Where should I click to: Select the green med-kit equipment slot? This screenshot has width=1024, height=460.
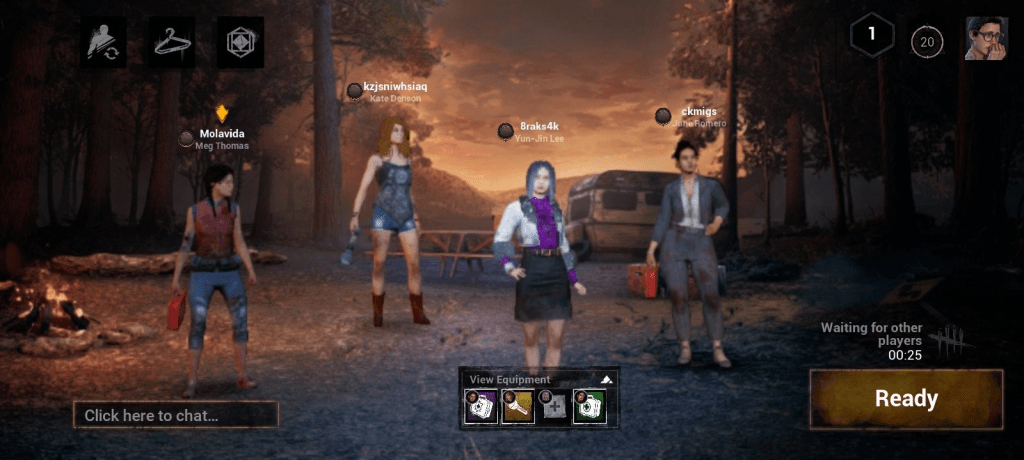[588, 405]
